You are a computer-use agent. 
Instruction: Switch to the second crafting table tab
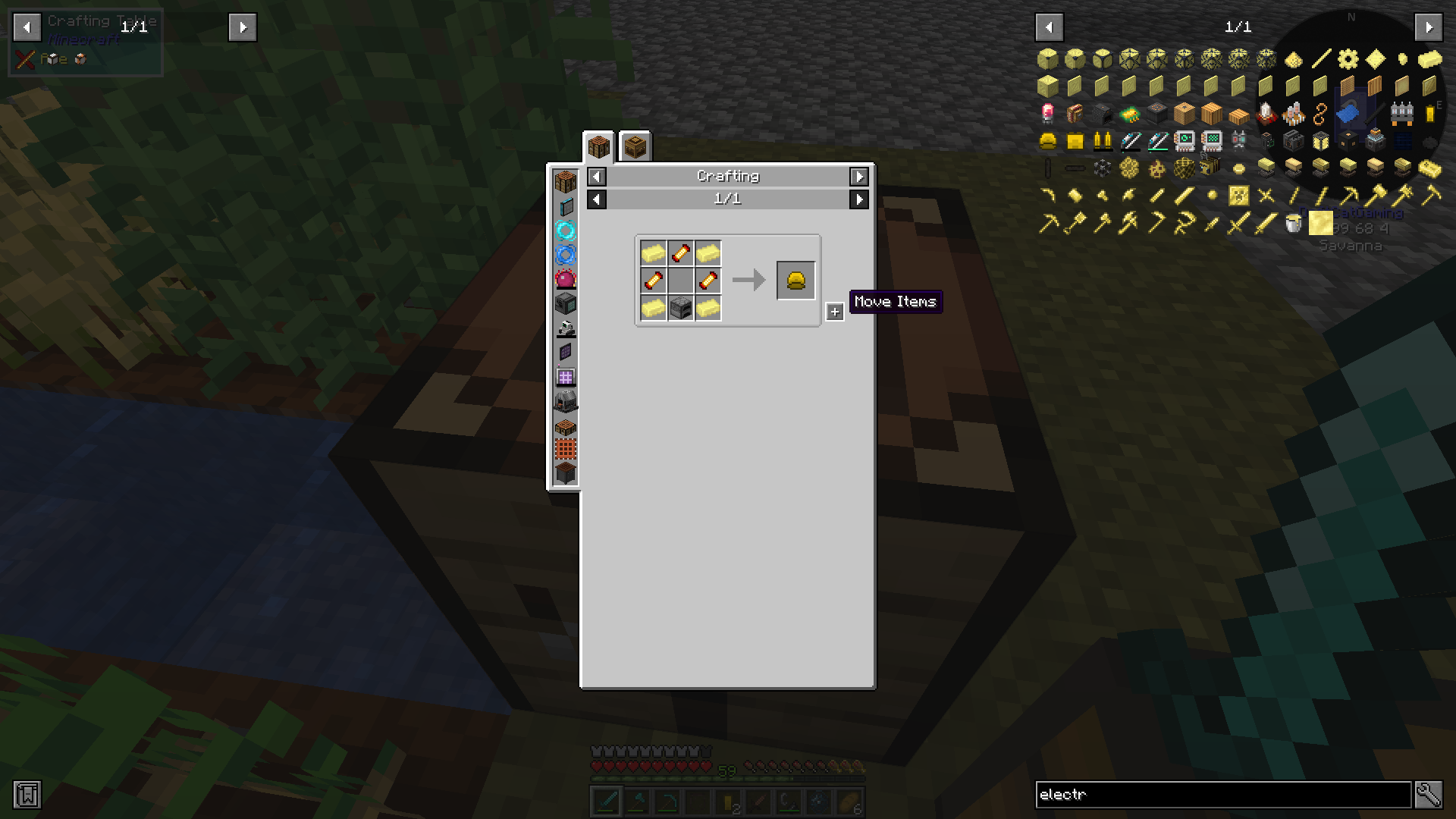635,146
